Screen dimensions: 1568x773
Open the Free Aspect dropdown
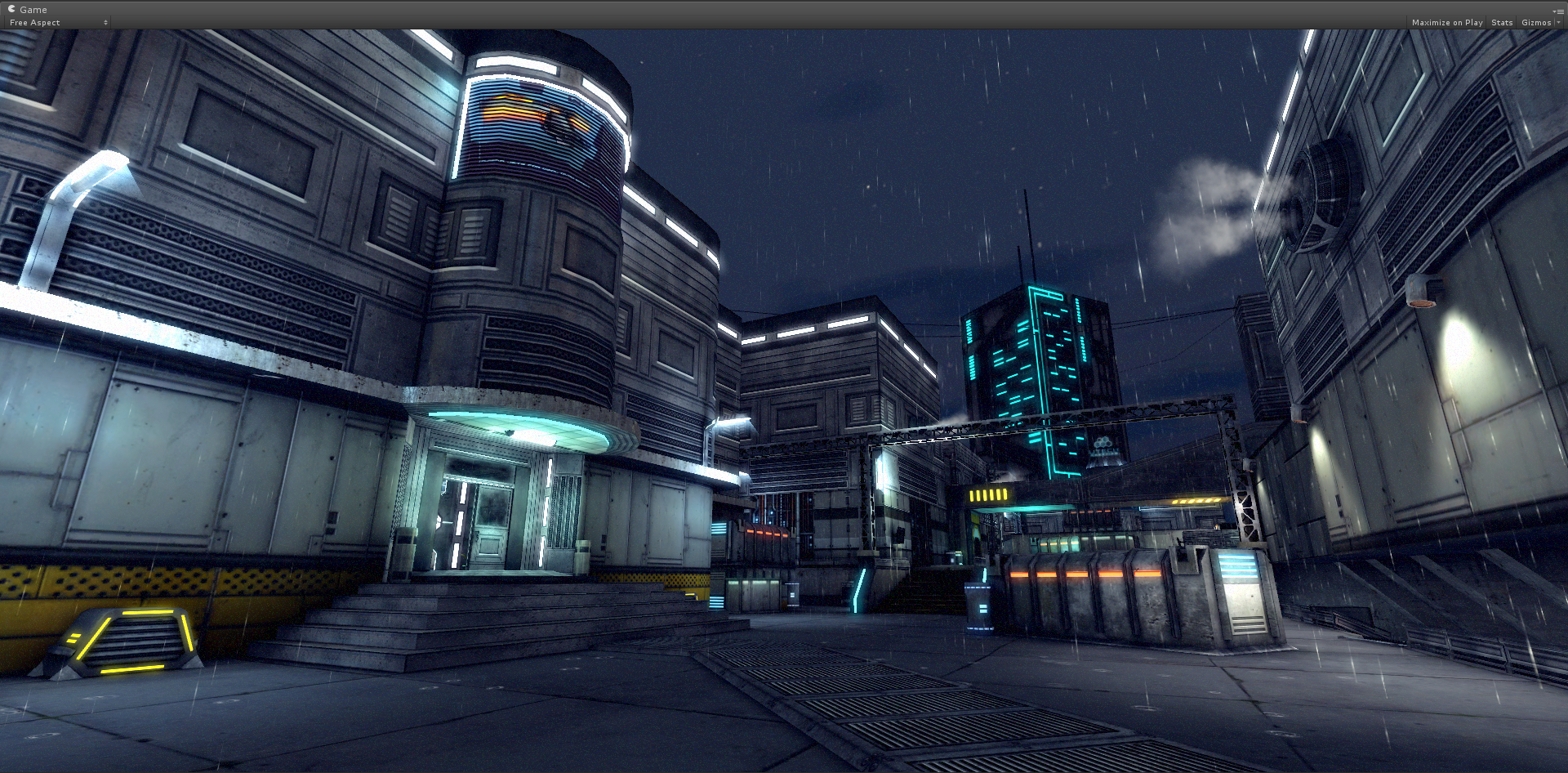[x=58, y=23]
